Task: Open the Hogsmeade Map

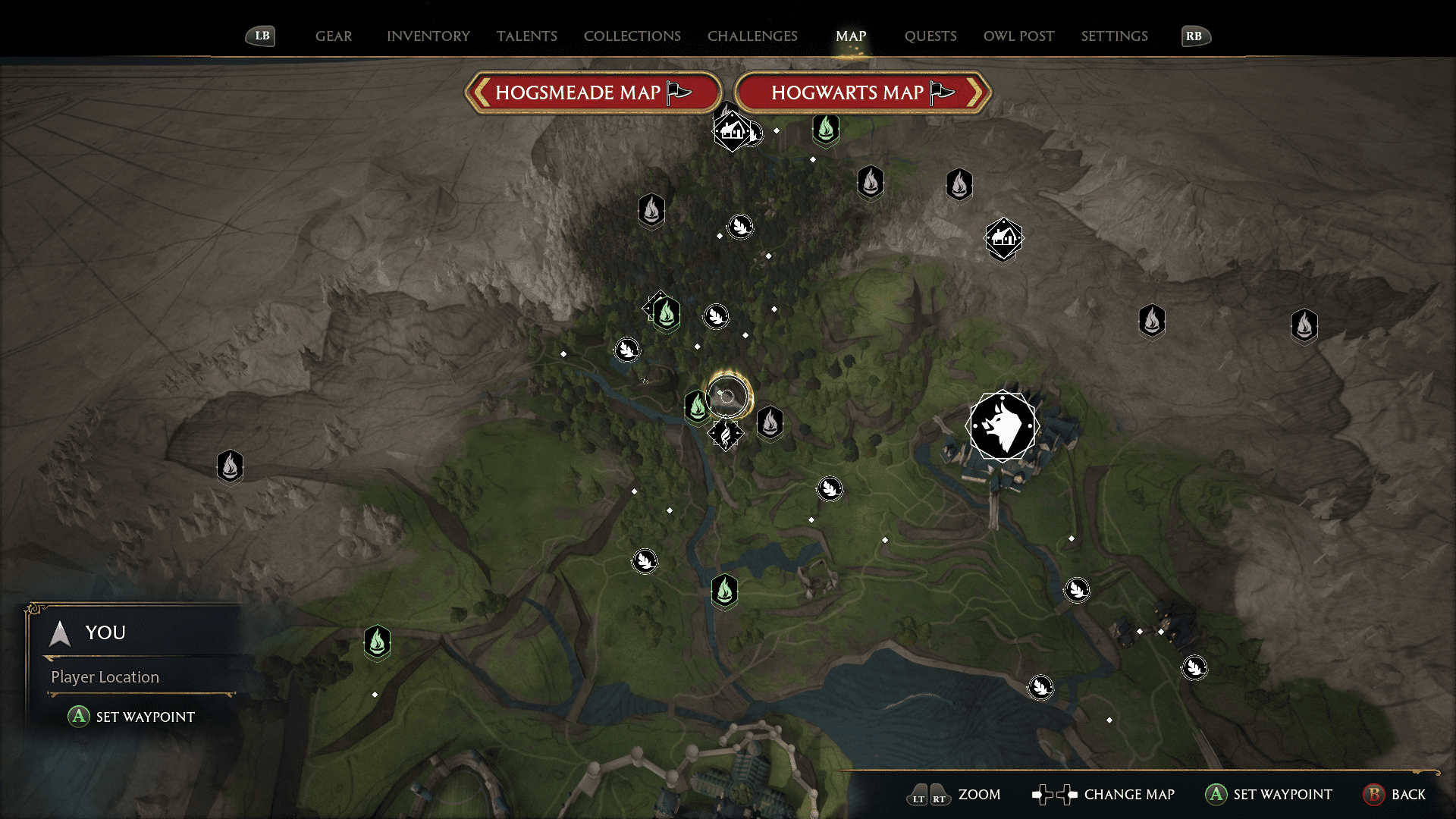Action: [x=593, y=92]
